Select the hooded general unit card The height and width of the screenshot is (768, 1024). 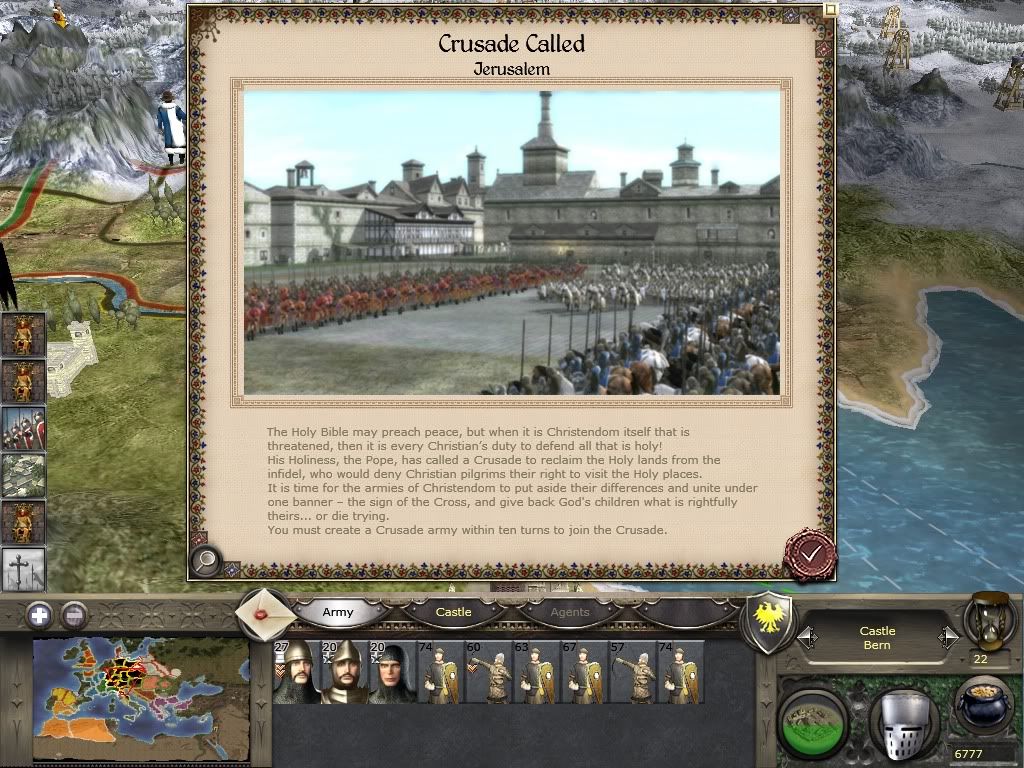(393, 672)
